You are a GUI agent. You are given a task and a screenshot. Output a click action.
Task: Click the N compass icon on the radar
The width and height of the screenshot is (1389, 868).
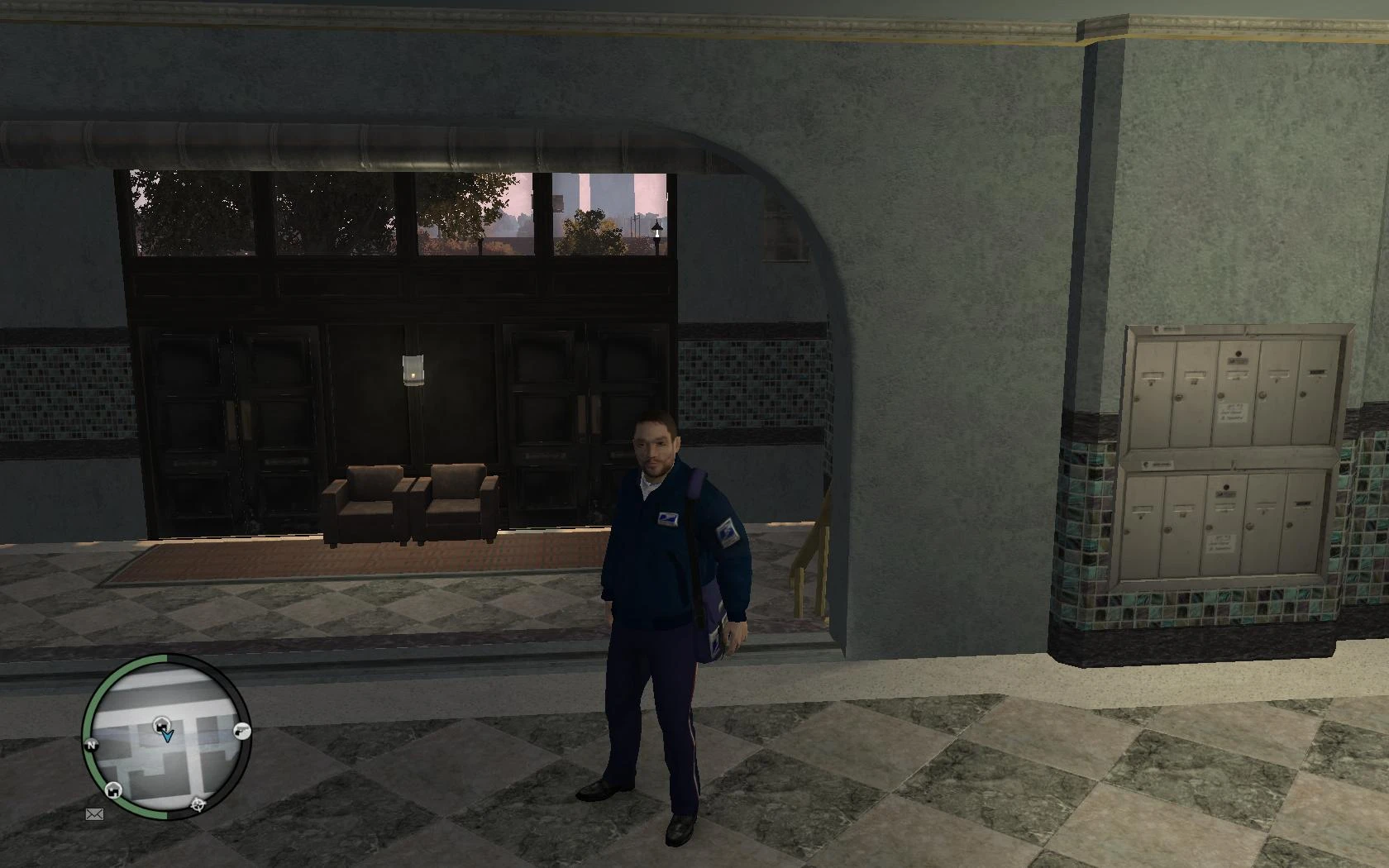click(x=91, y=745)
